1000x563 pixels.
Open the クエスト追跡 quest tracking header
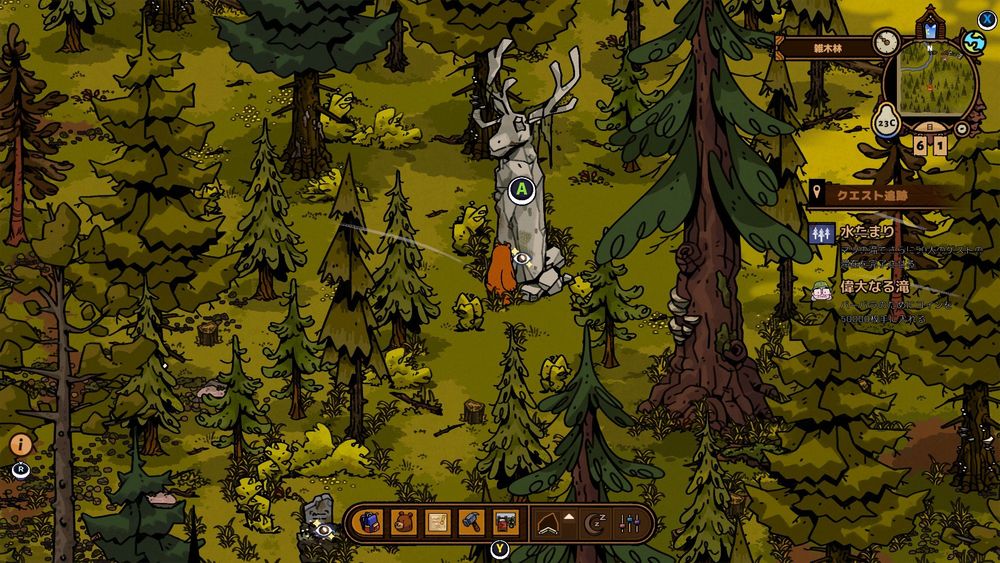tap(872, 194)
